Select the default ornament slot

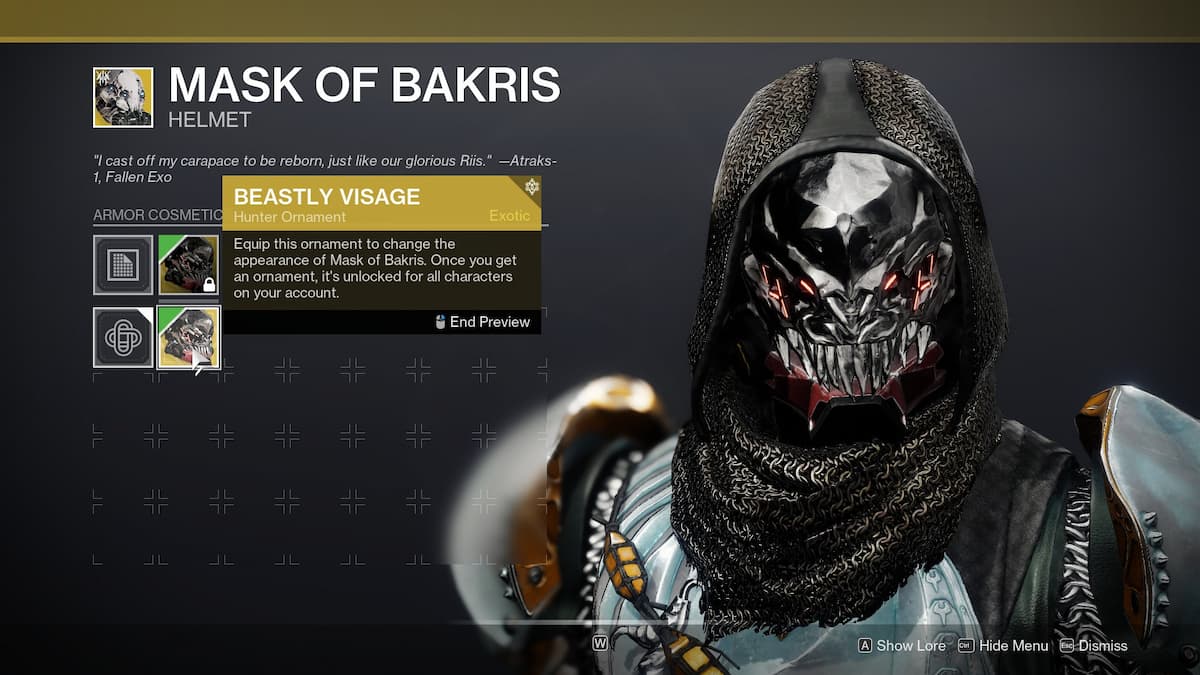(x=123, y=265)
